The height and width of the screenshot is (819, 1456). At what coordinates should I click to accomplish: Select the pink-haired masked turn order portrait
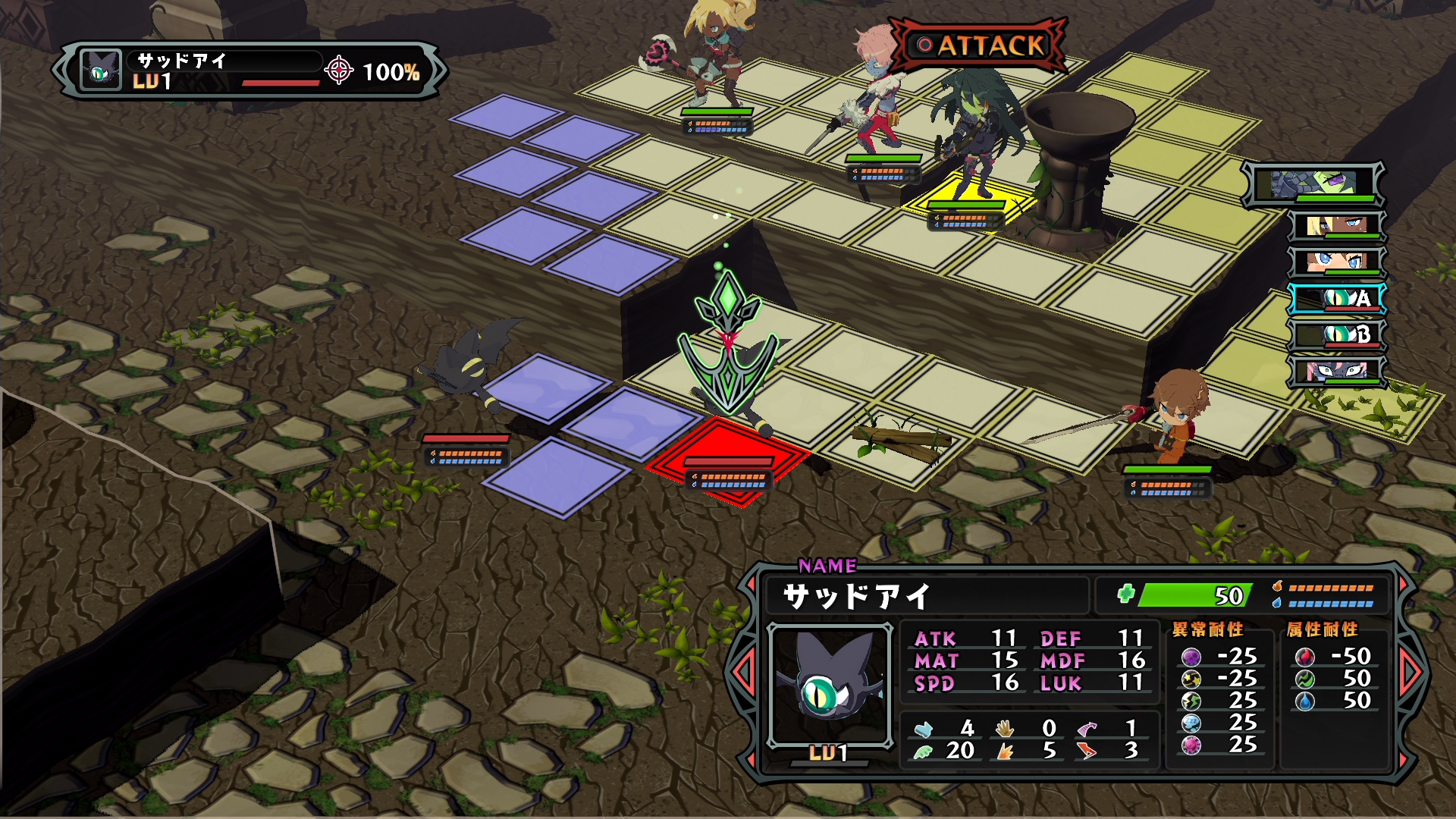click(x=1338, y=371)
